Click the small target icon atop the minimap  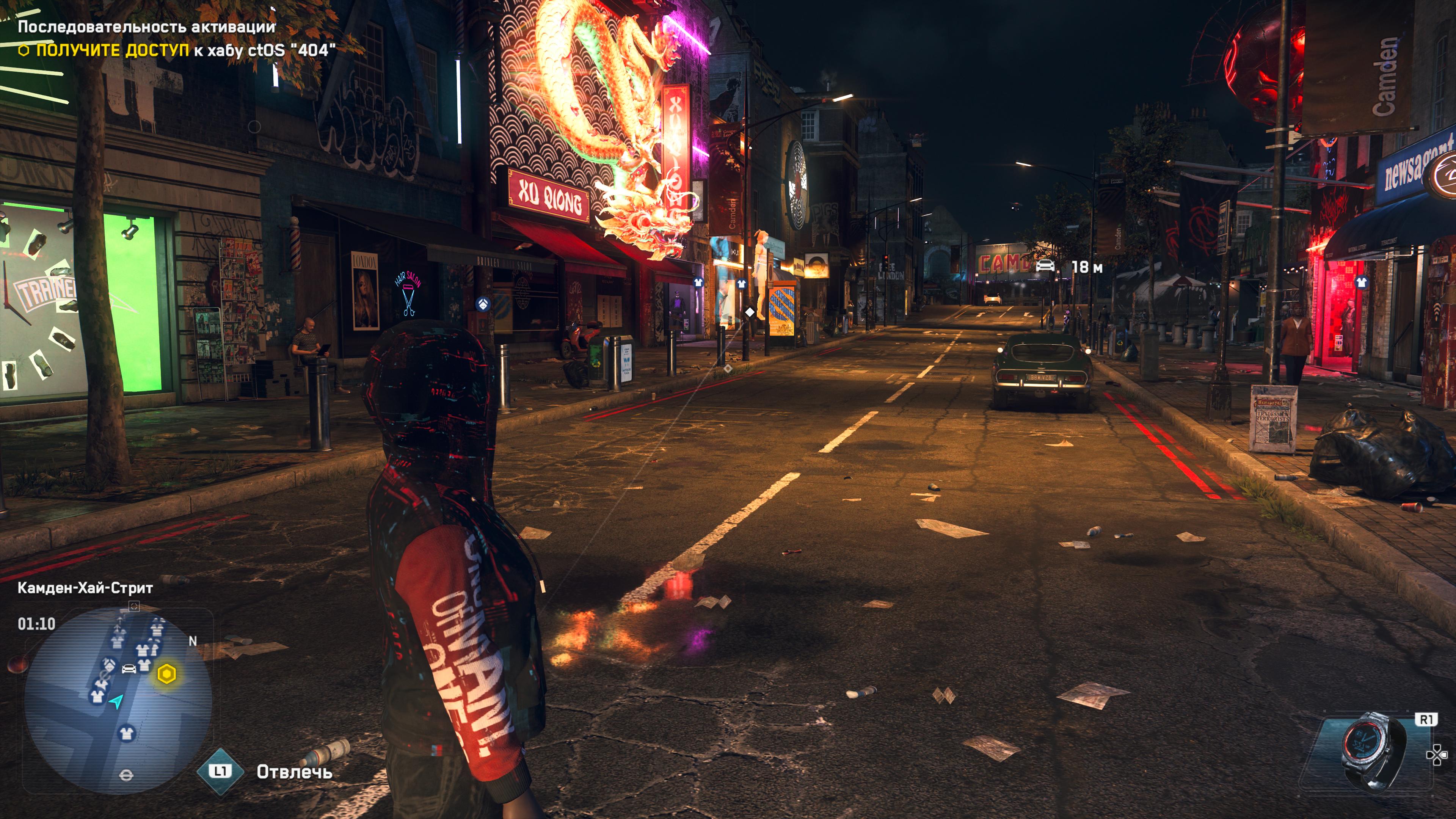tap(134, 607)
